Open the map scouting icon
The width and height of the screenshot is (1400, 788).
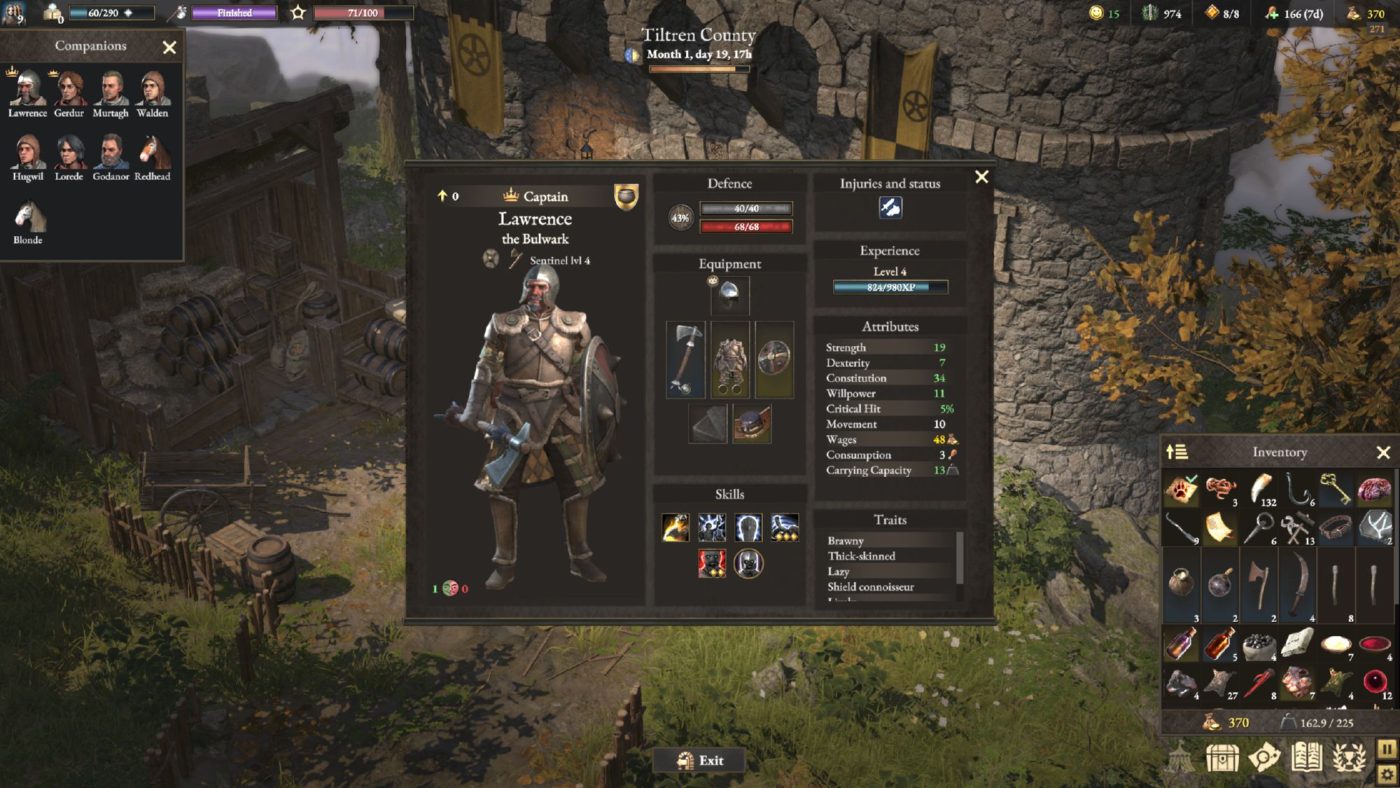(1264, 756)
